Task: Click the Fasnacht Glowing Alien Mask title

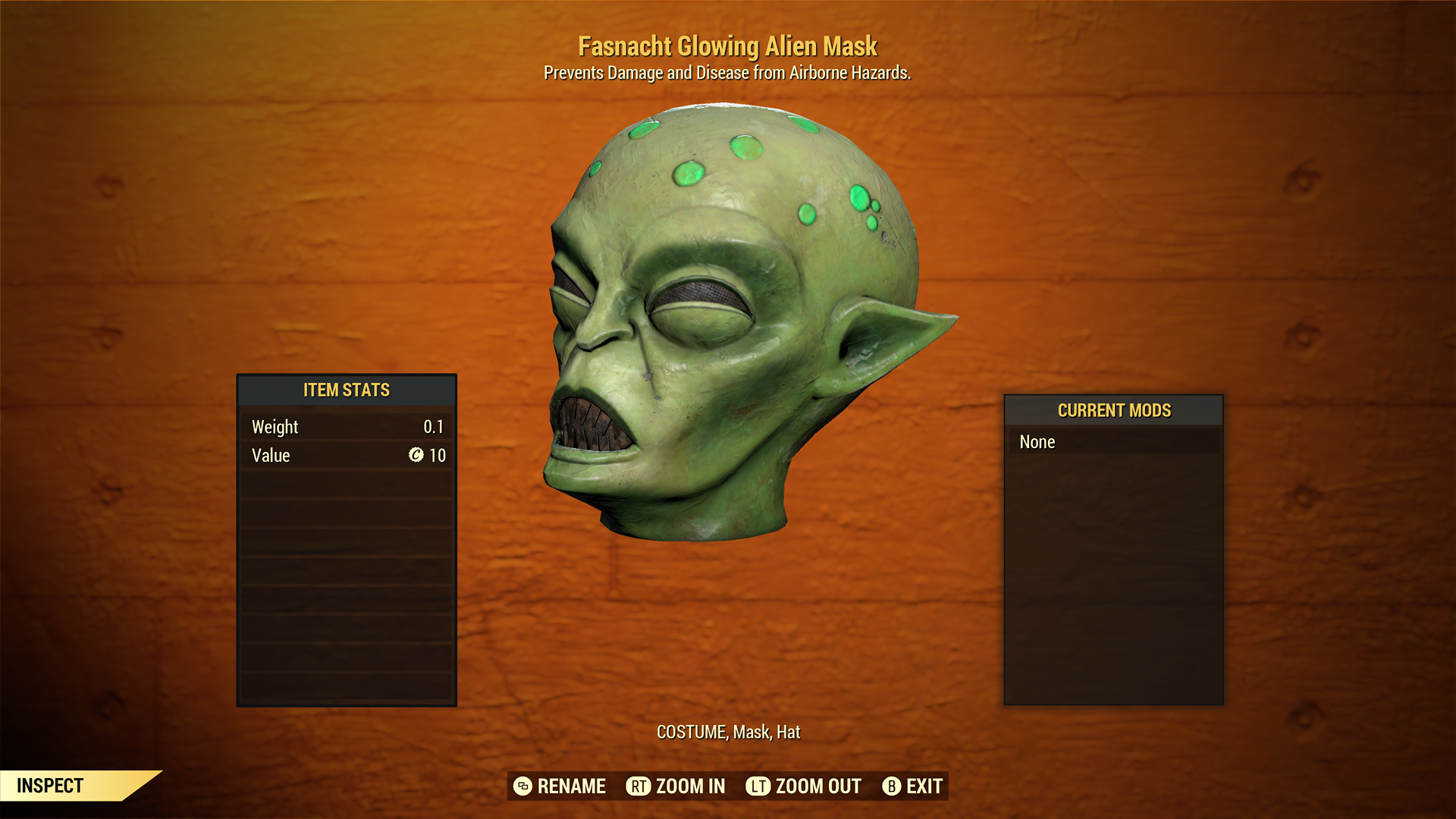Action: [727, 46]
